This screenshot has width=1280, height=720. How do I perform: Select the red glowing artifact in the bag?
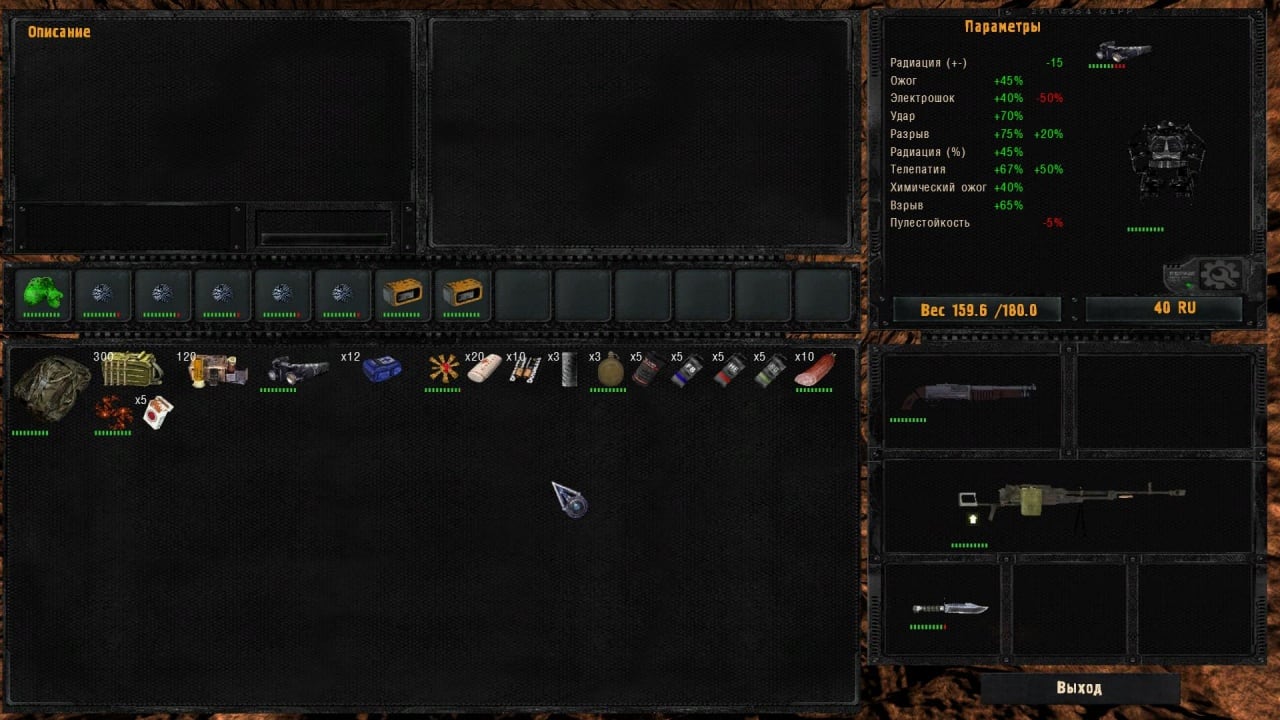pyautogui.click(x=113, y=411)
